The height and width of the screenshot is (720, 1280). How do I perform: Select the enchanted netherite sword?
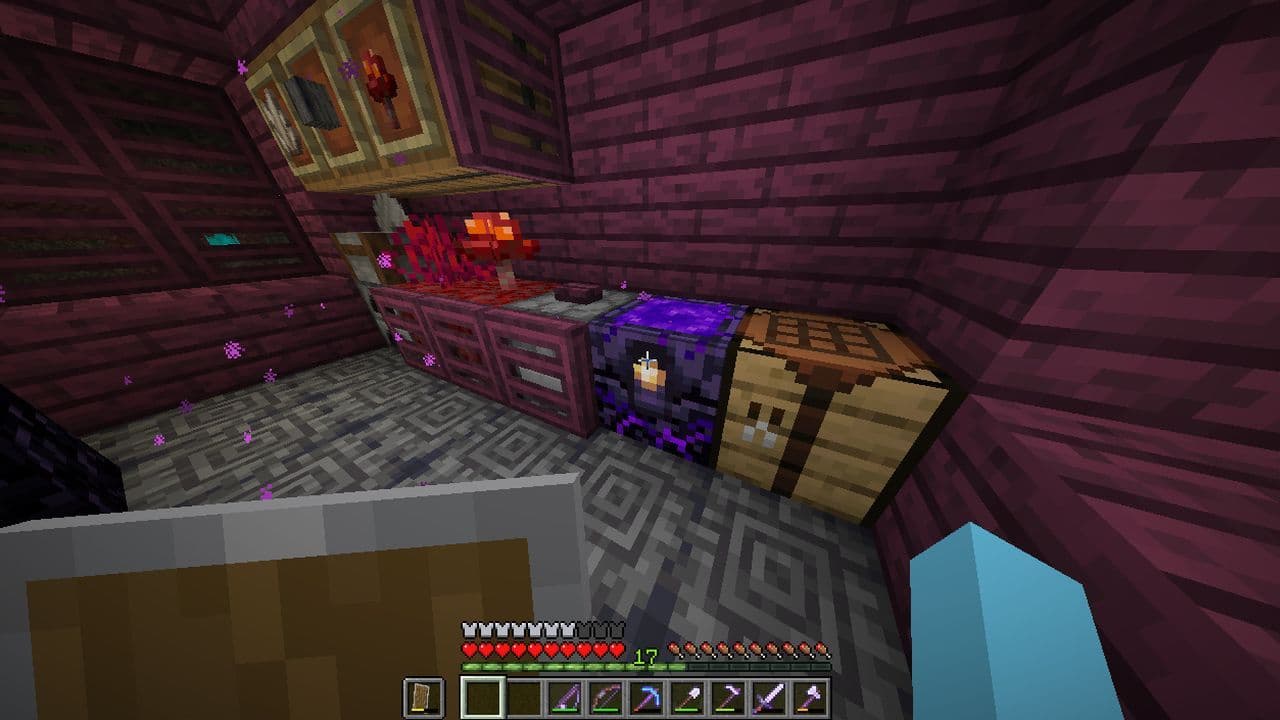tap(770, 692)
